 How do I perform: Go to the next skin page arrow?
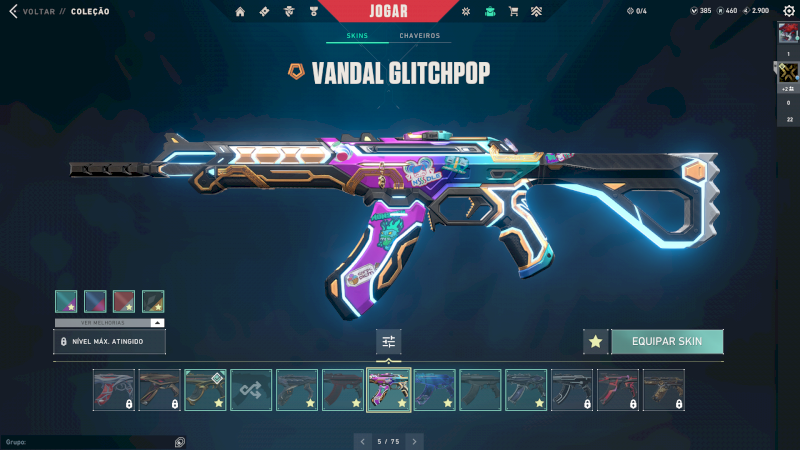point(414,440)
